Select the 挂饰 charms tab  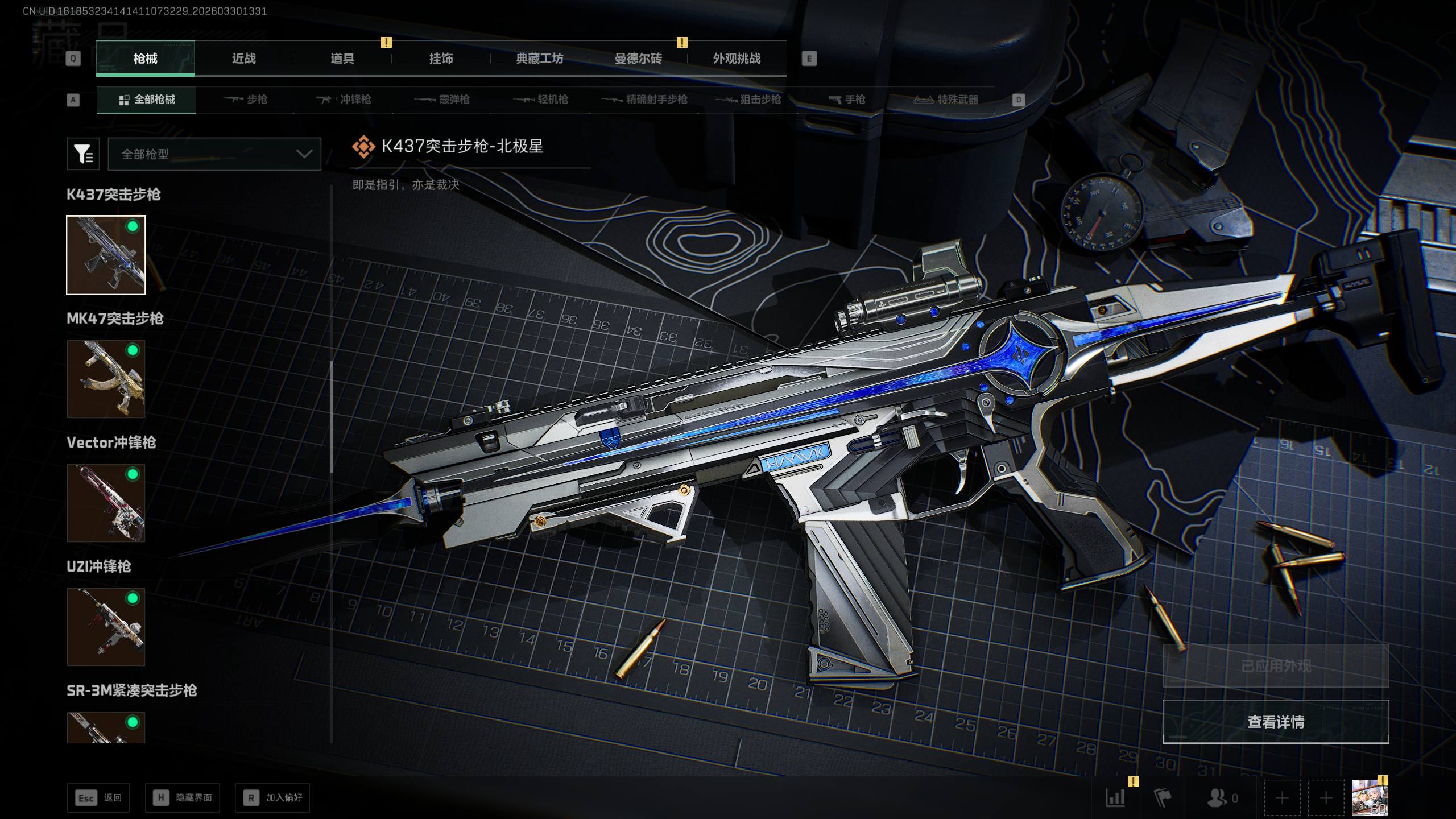pos(441,59)
